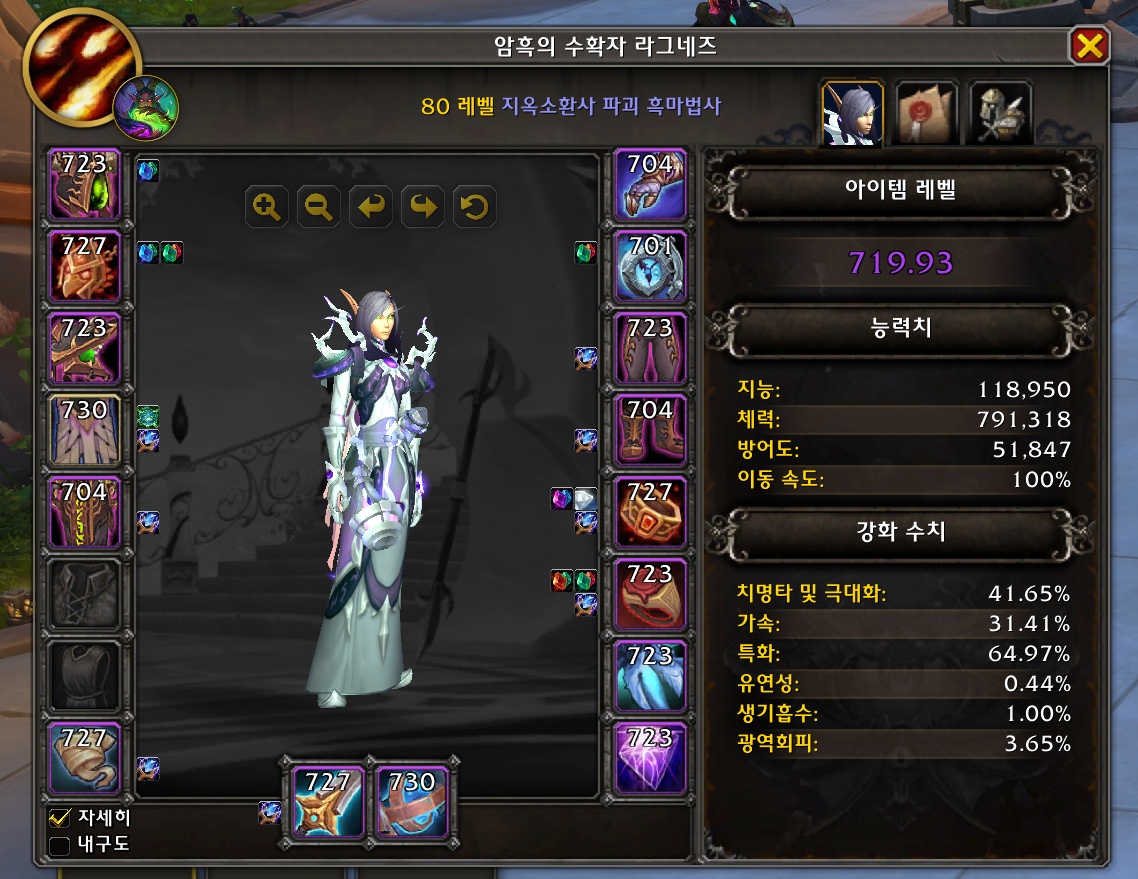Viewport: 1138px width, 879px height.
Task: Reset the character model view
Action: (x=475, y=207)
